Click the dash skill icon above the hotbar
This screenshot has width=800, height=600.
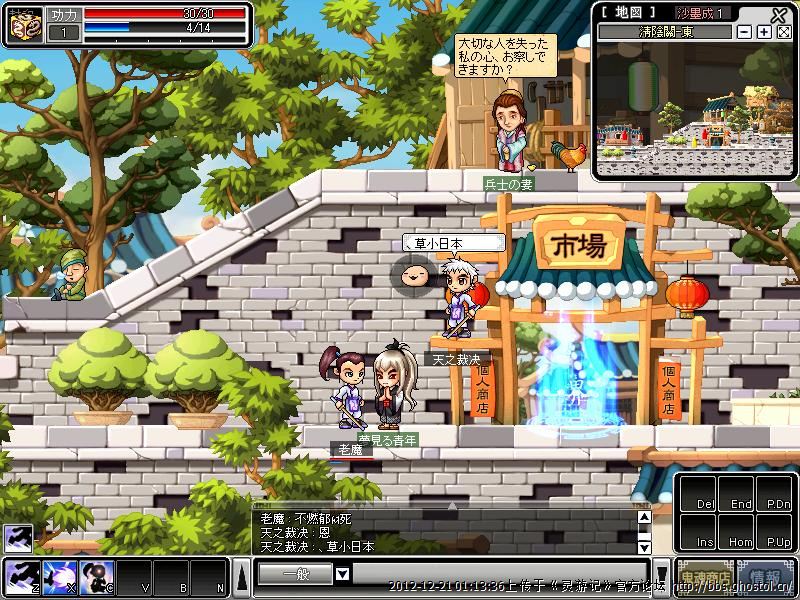point(17,538)
